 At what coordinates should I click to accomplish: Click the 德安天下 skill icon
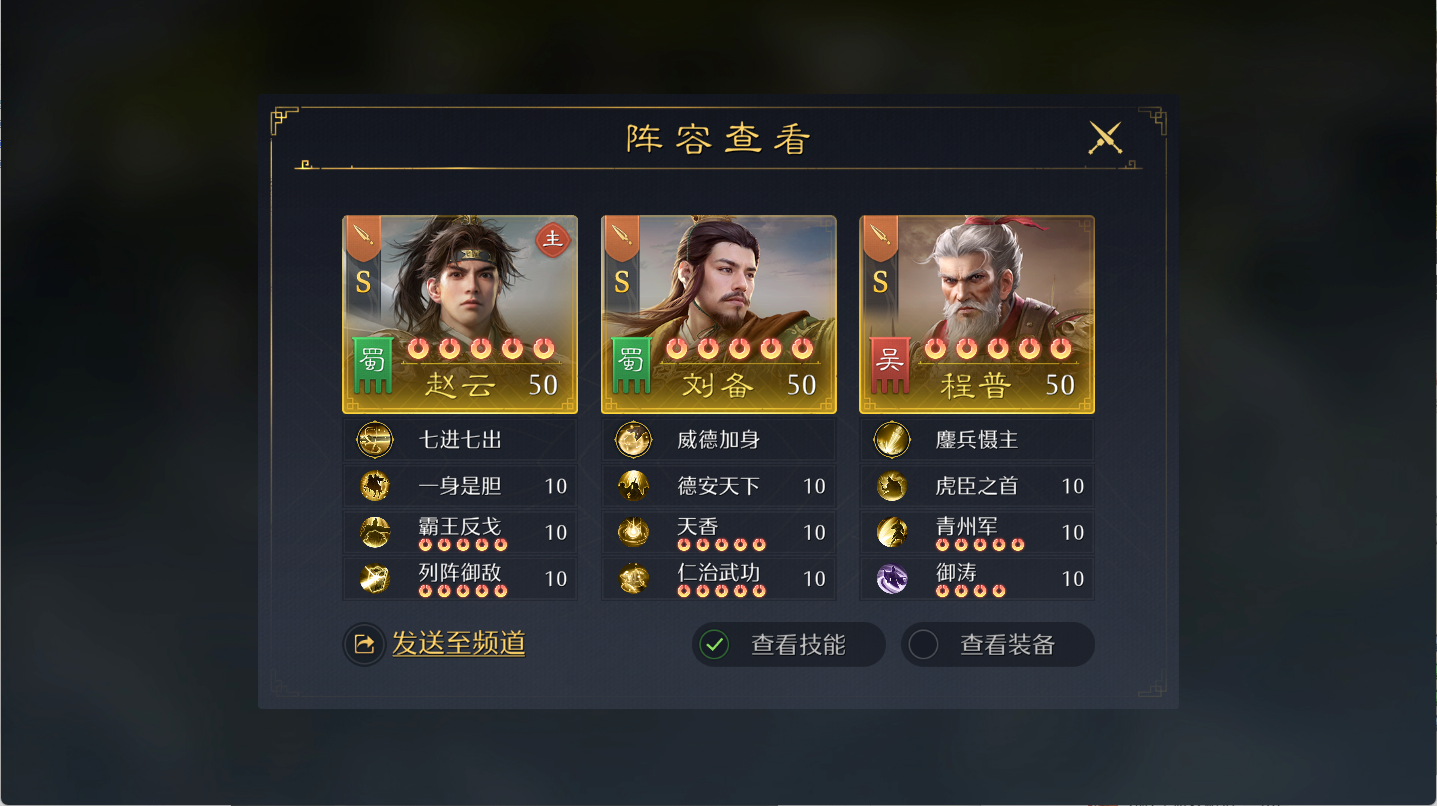[633, 486]
